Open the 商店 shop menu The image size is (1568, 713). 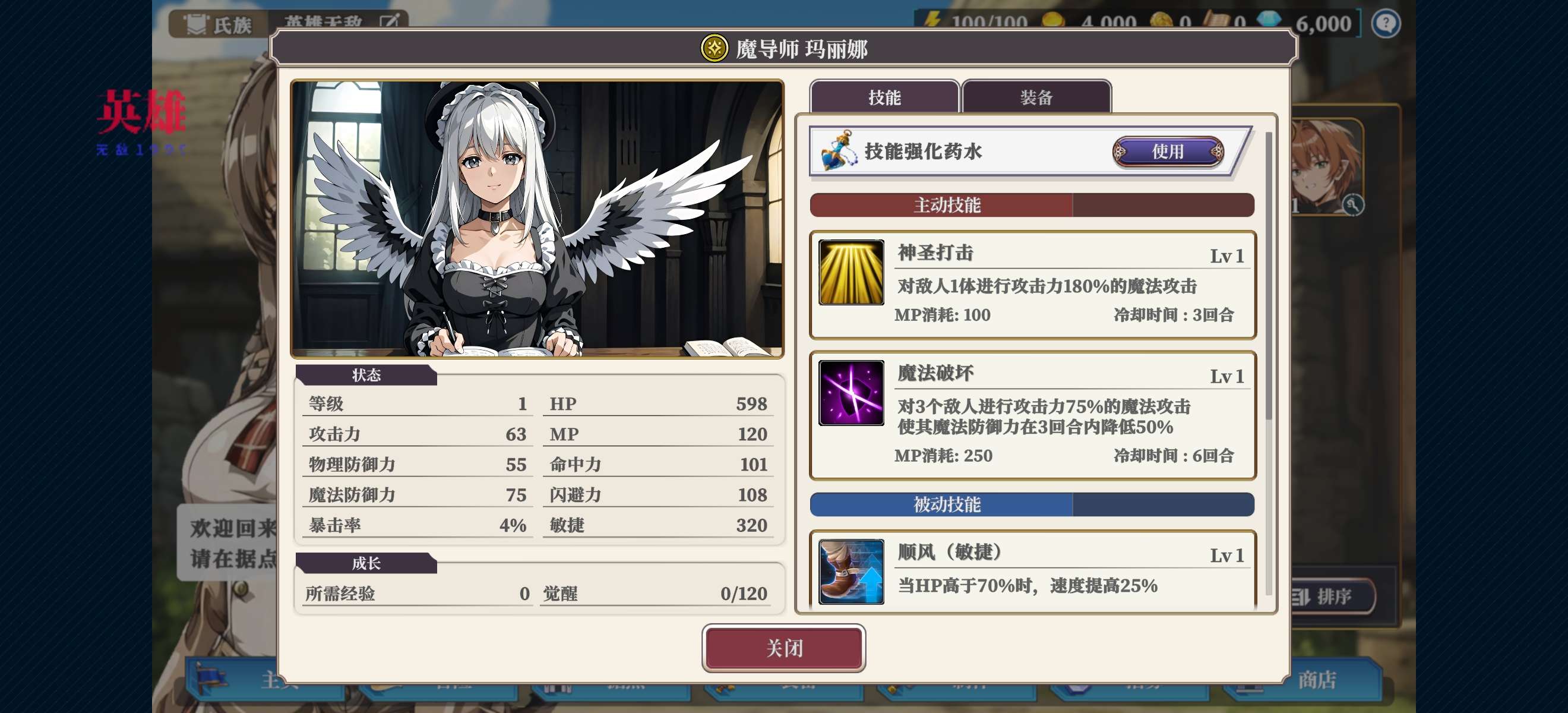pyautogui.click(x=1317, y=680)
